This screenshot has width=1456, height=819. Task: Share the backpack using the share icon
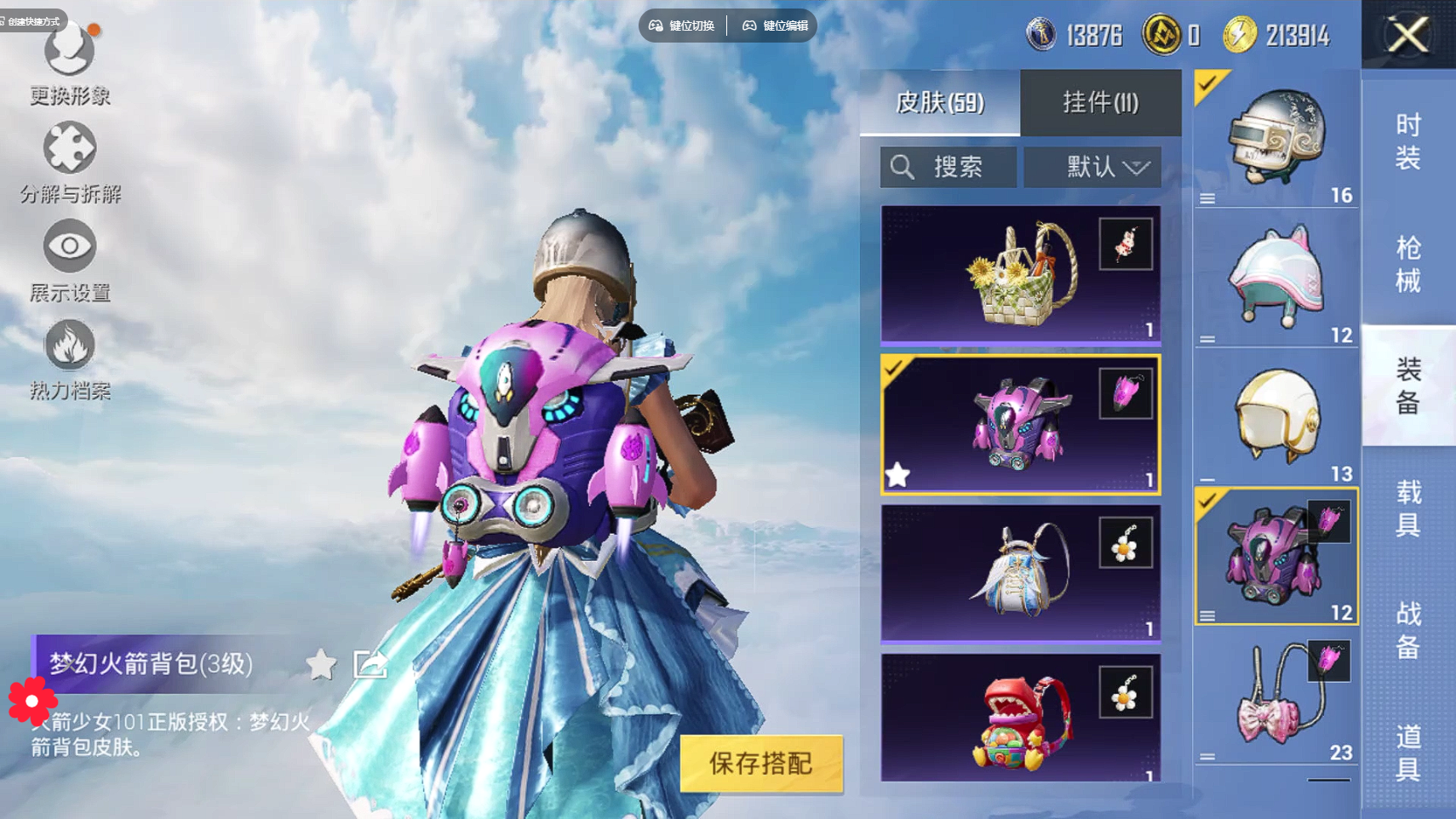370,664
